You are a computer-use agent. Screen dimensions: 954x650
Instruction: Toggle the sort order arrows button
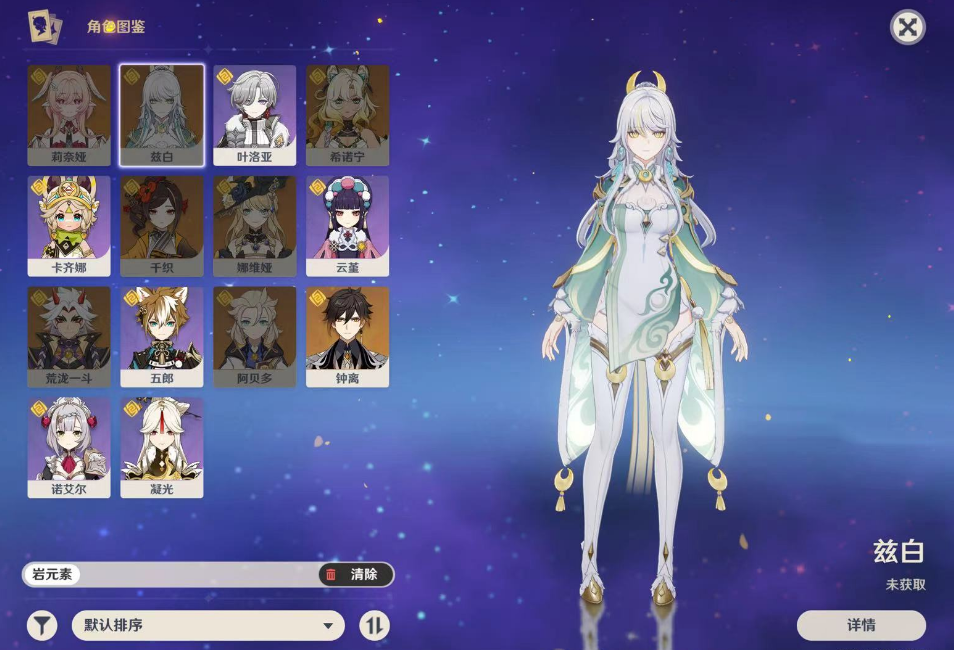374,626
